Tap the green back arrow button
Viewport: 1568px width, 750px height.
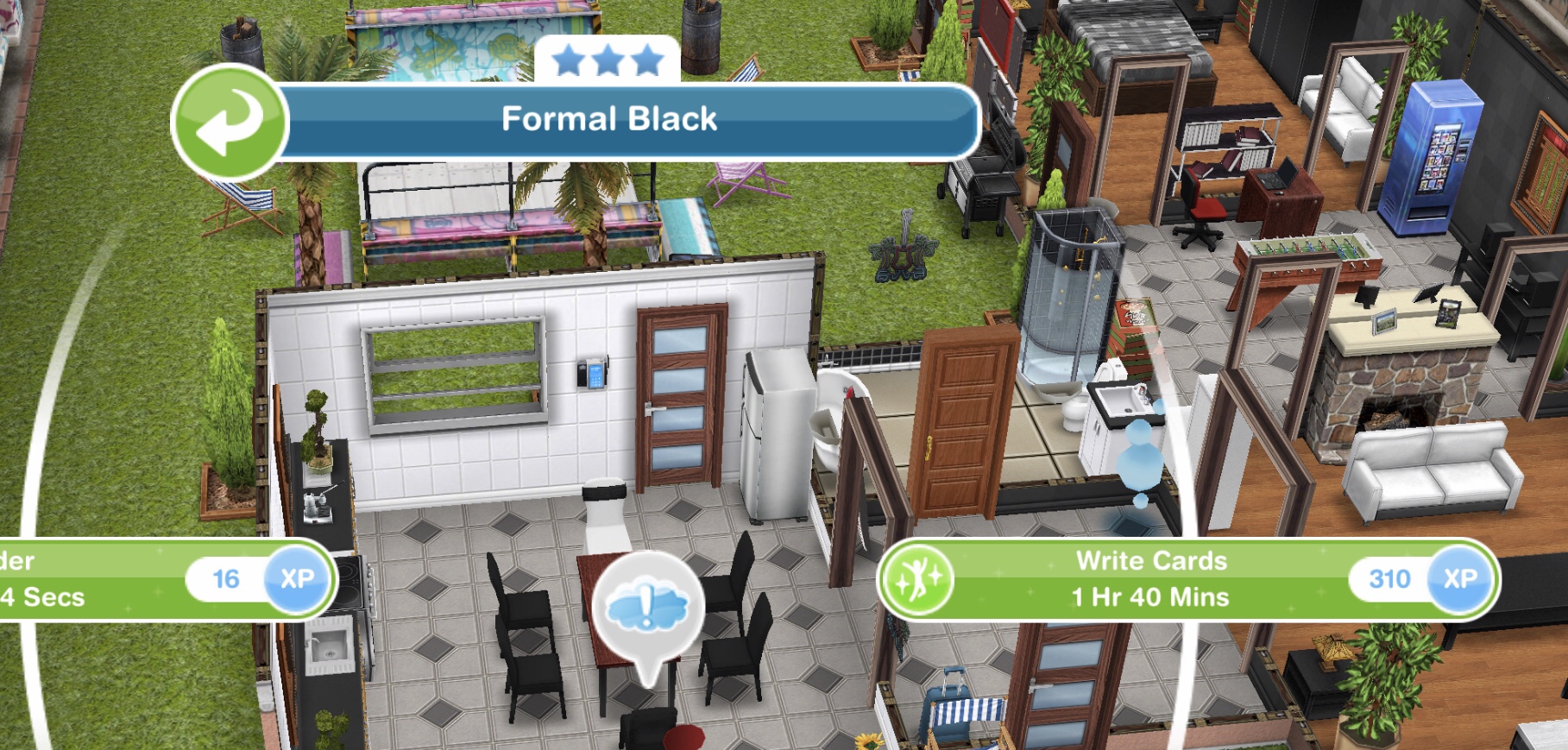(229, 122)
